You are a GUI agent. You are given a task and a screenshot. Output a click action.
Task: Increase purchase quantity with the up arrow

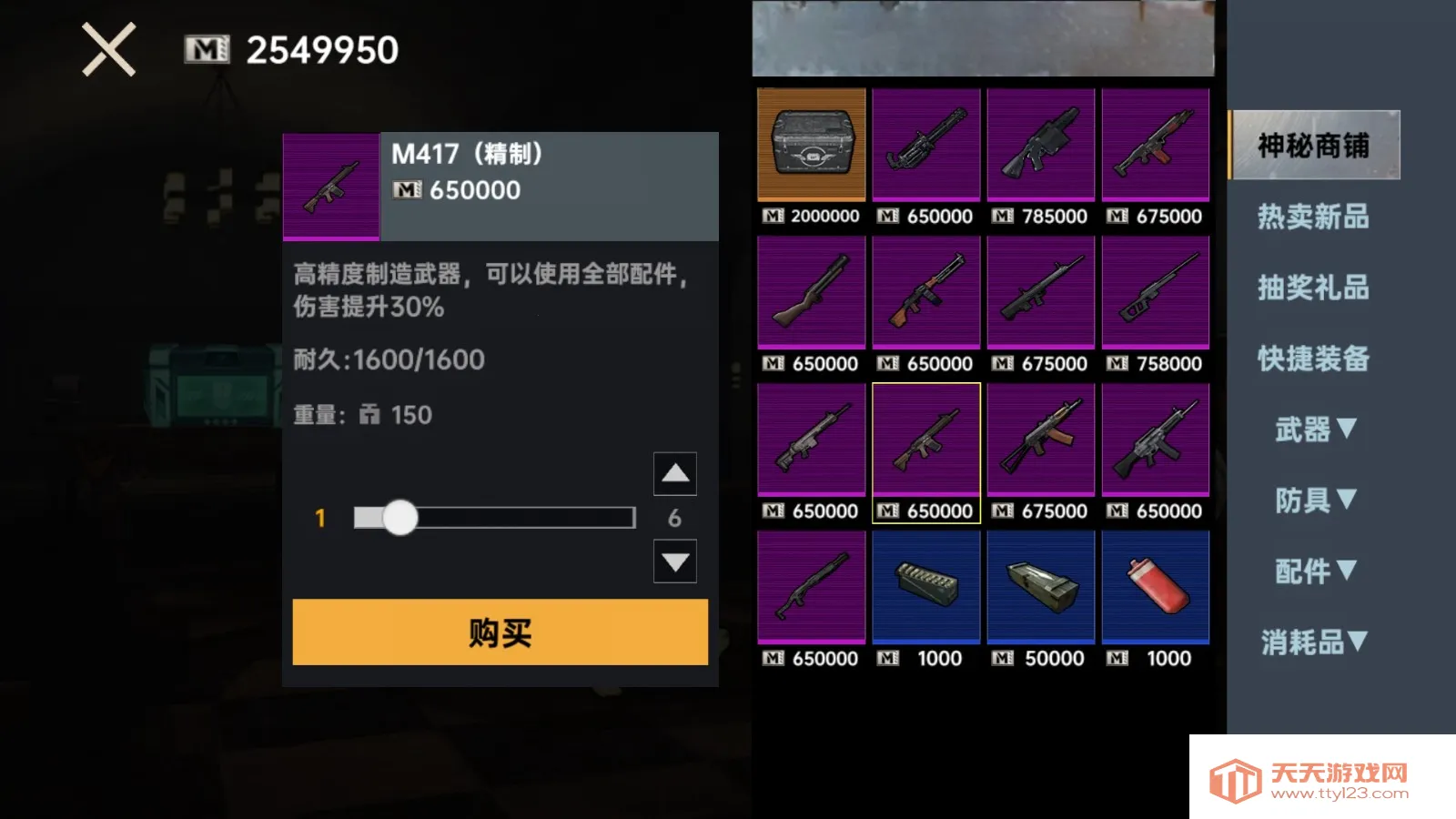[674, 473]
